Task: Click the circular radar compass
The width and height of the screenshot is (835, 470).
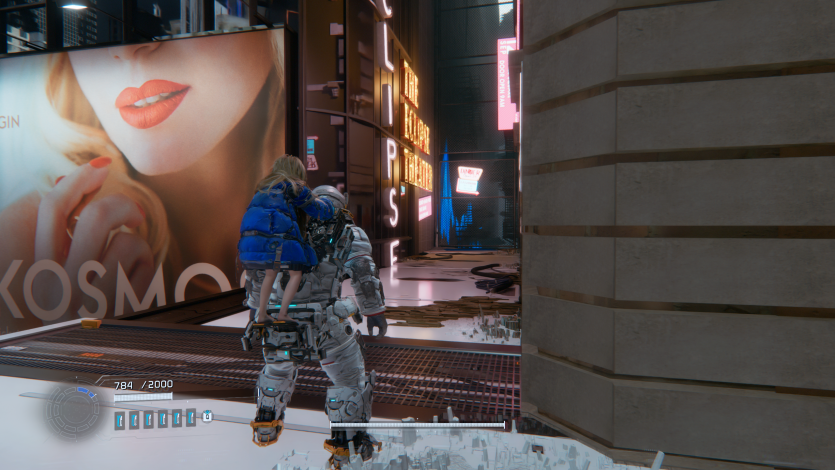Action: [x=75, y=411]
